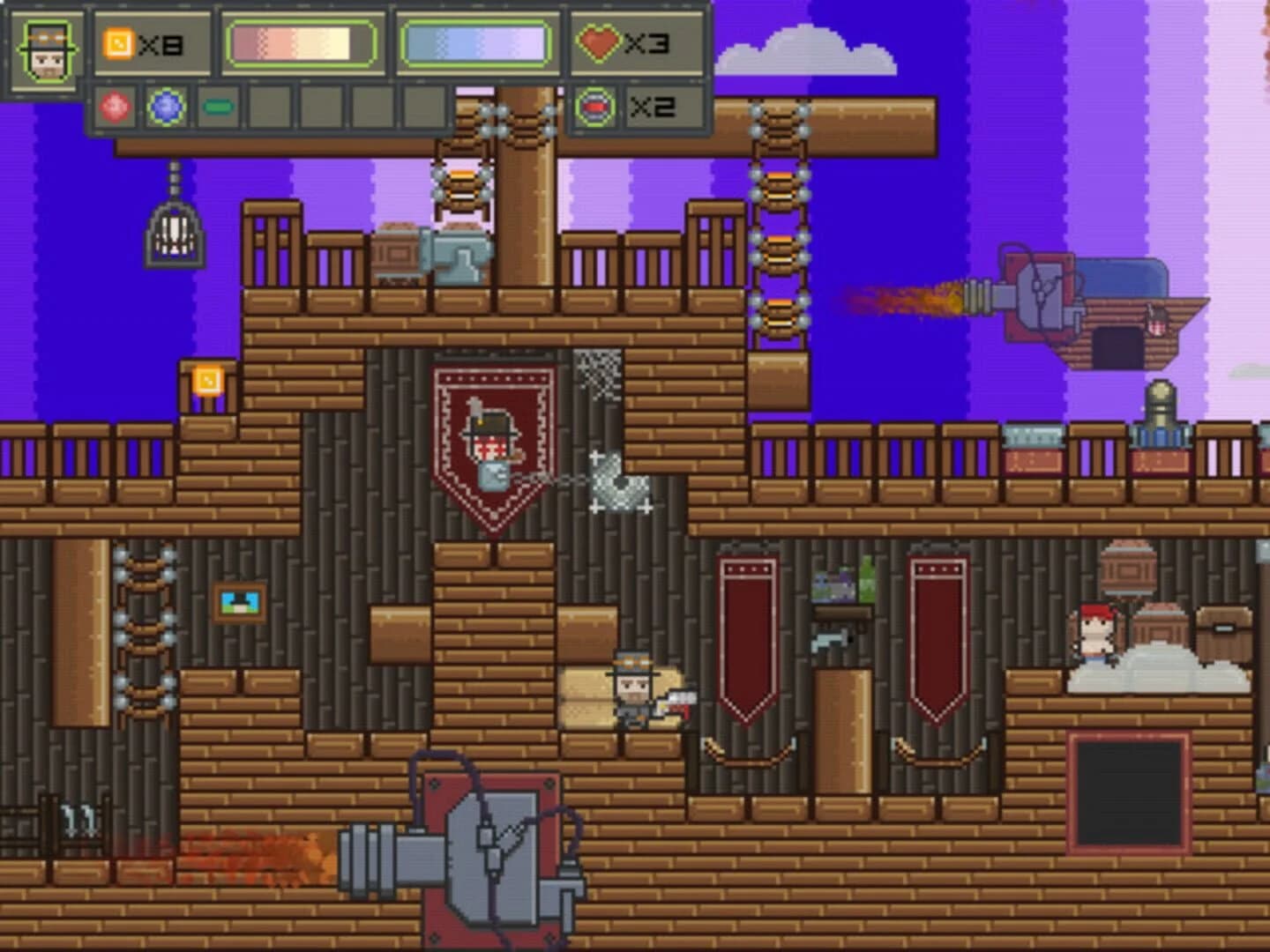
Task: Click the red heart life icon
Action: pos(601,41)
